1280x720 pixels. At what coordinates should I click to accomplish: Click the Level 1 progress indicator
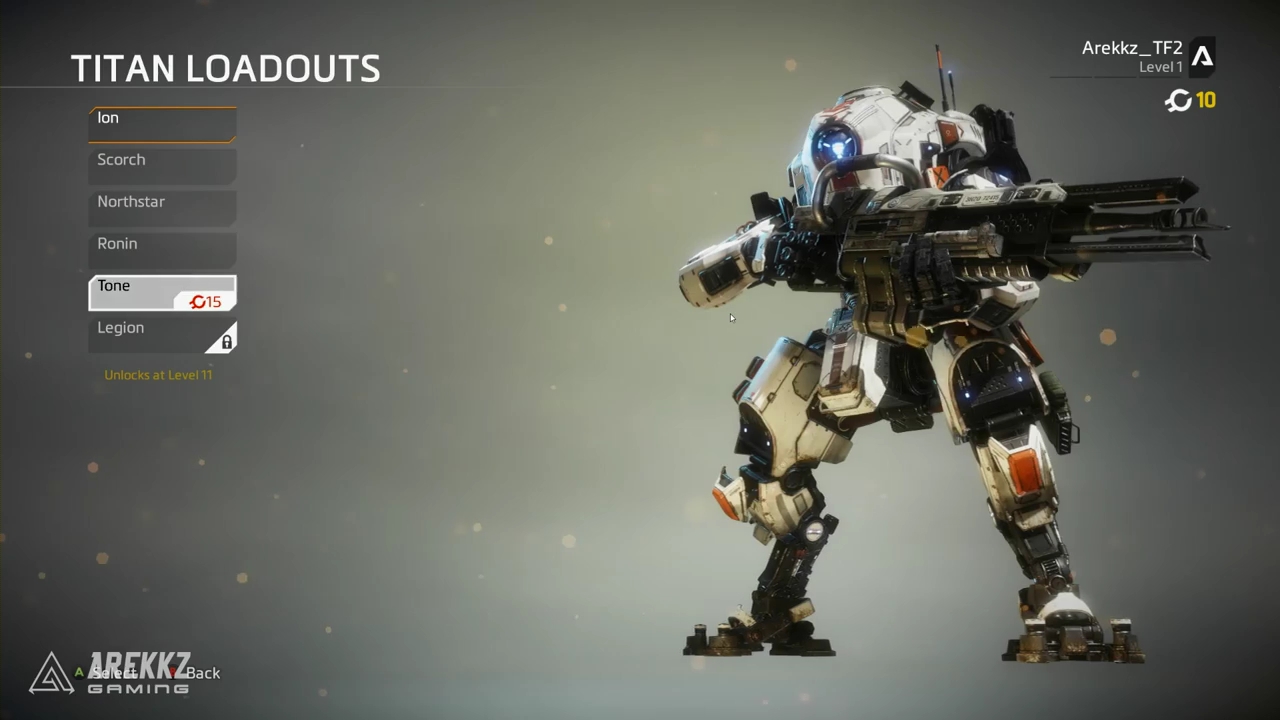point(1161,66)
